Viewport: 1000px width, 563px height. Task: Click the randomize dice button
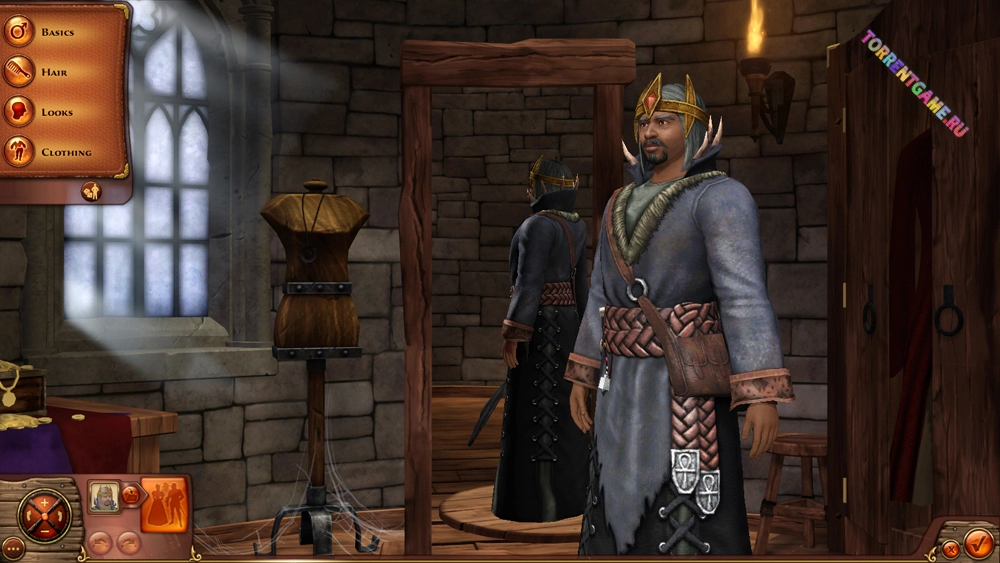click(x=91, y=190)
